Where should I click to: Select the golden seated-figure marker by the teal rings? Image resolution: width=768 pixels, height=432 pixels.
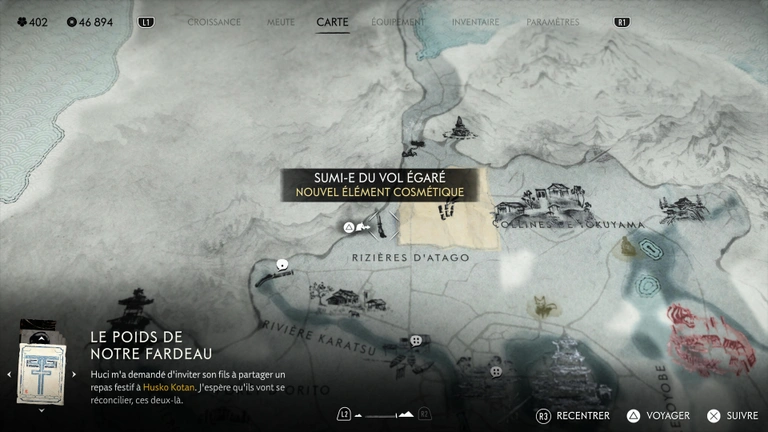(x=629, y=248)
